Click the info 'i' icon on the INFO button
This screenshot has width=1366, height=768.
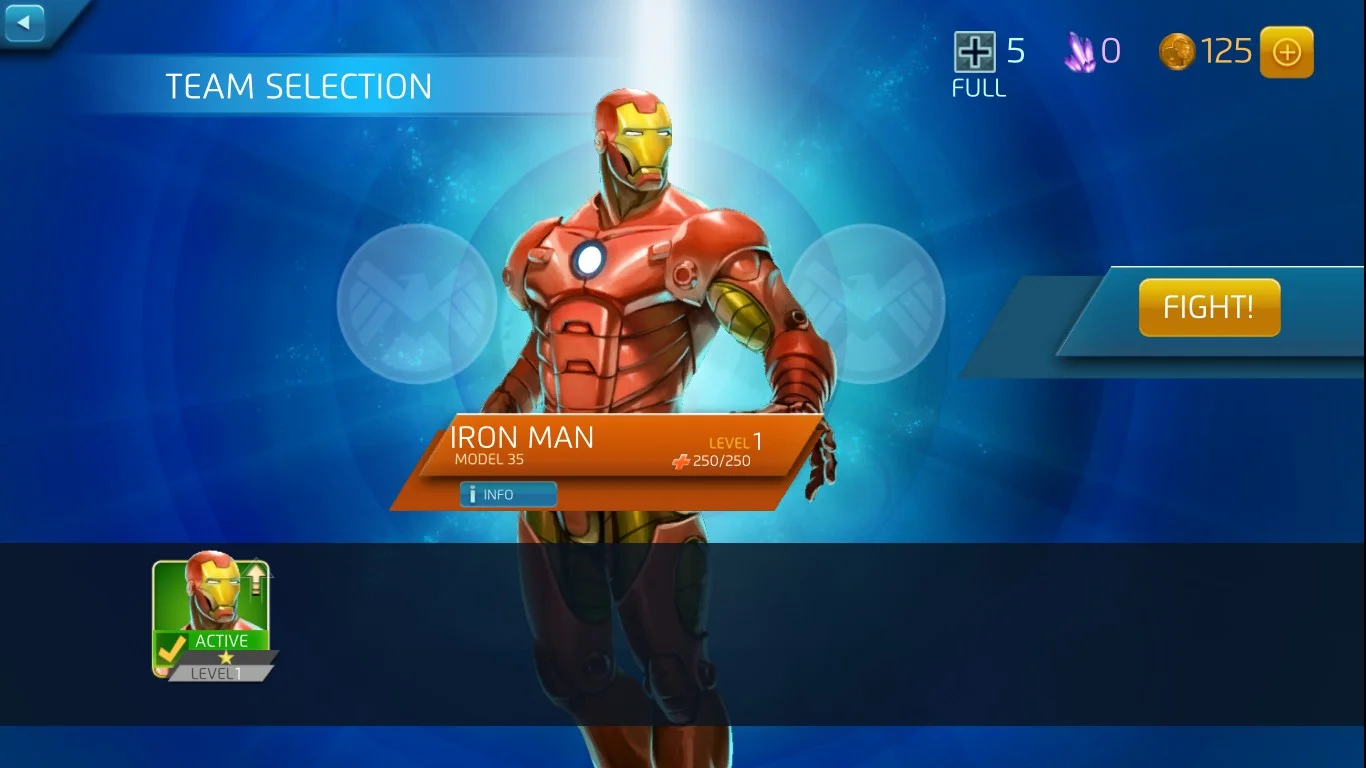(473, 493)
